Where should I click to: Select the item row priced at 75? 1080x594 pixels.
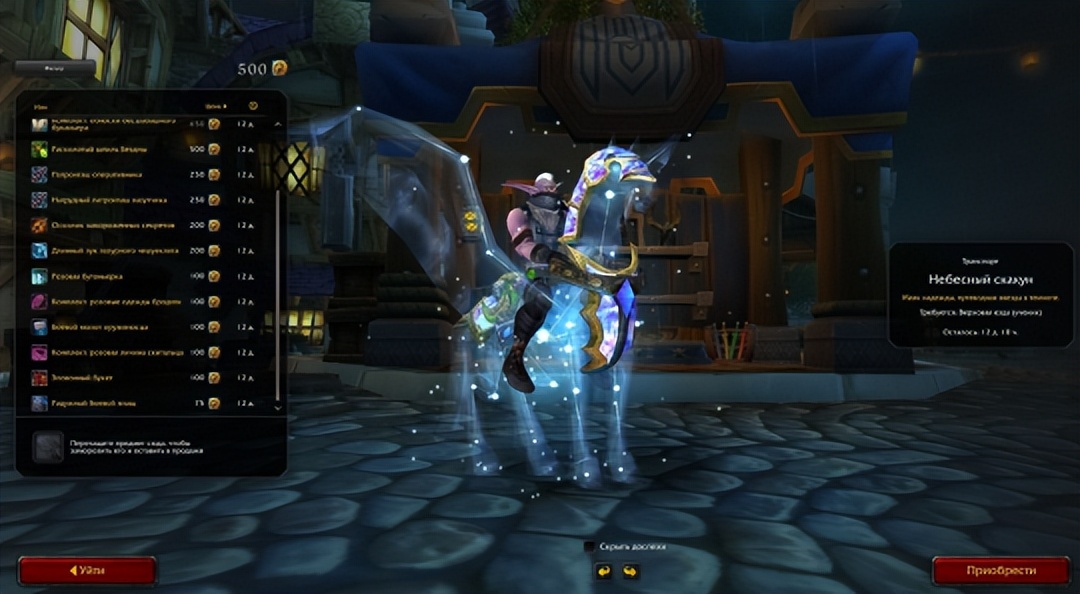point(120,403)
